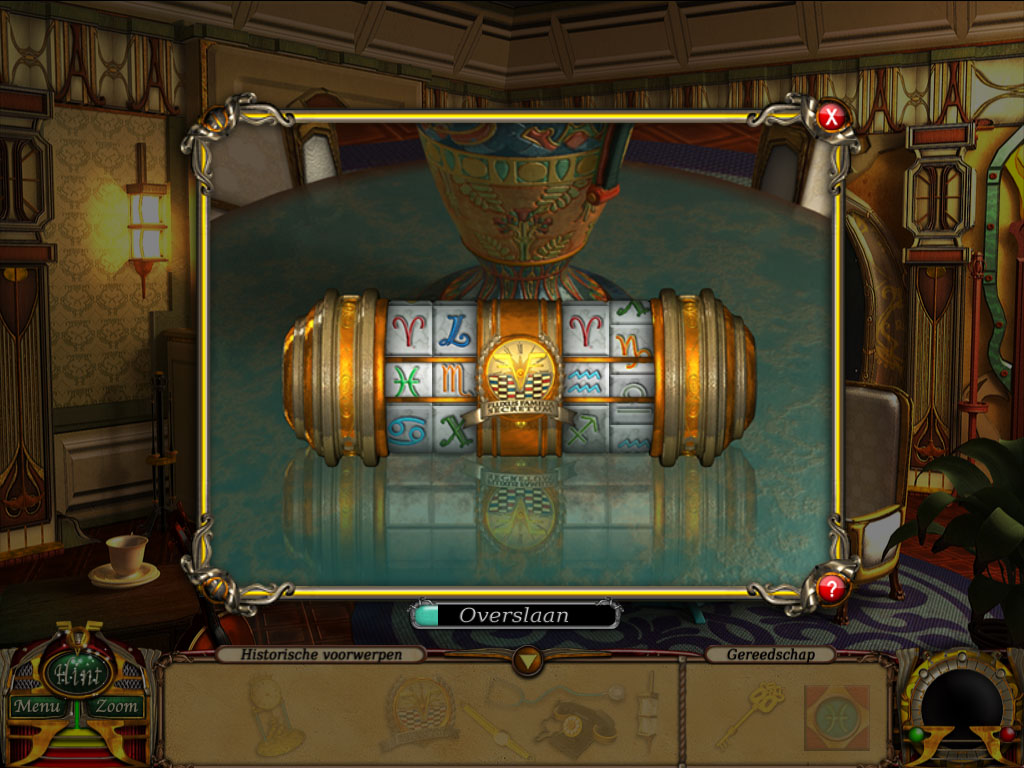Select the orange Capricorn tile
The width and height of the screenshot is (1024, 768).
click(x=632, y=346)
